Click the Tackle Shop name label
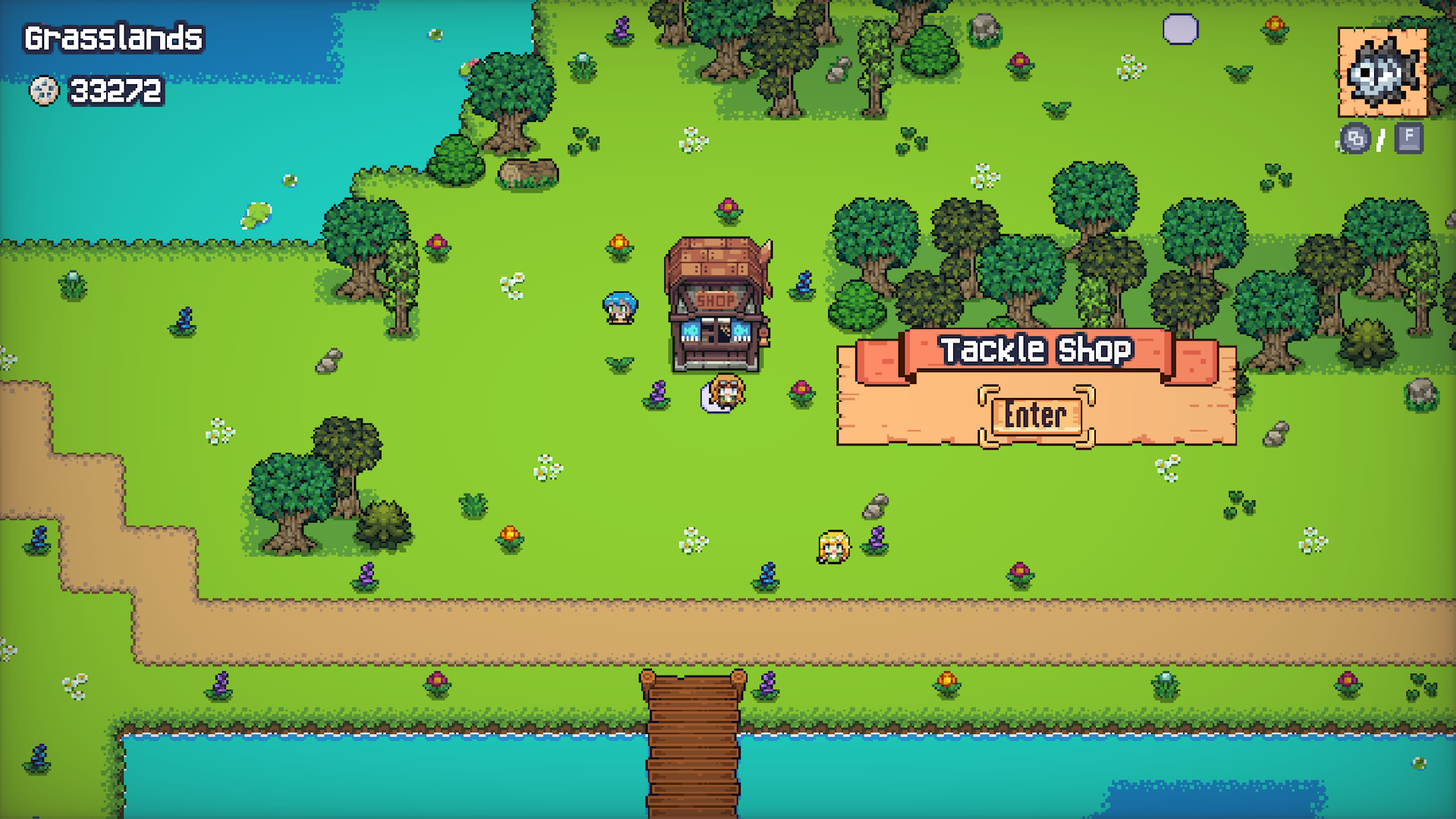The image size is (1456, 819). click(x=1036, y=350)
